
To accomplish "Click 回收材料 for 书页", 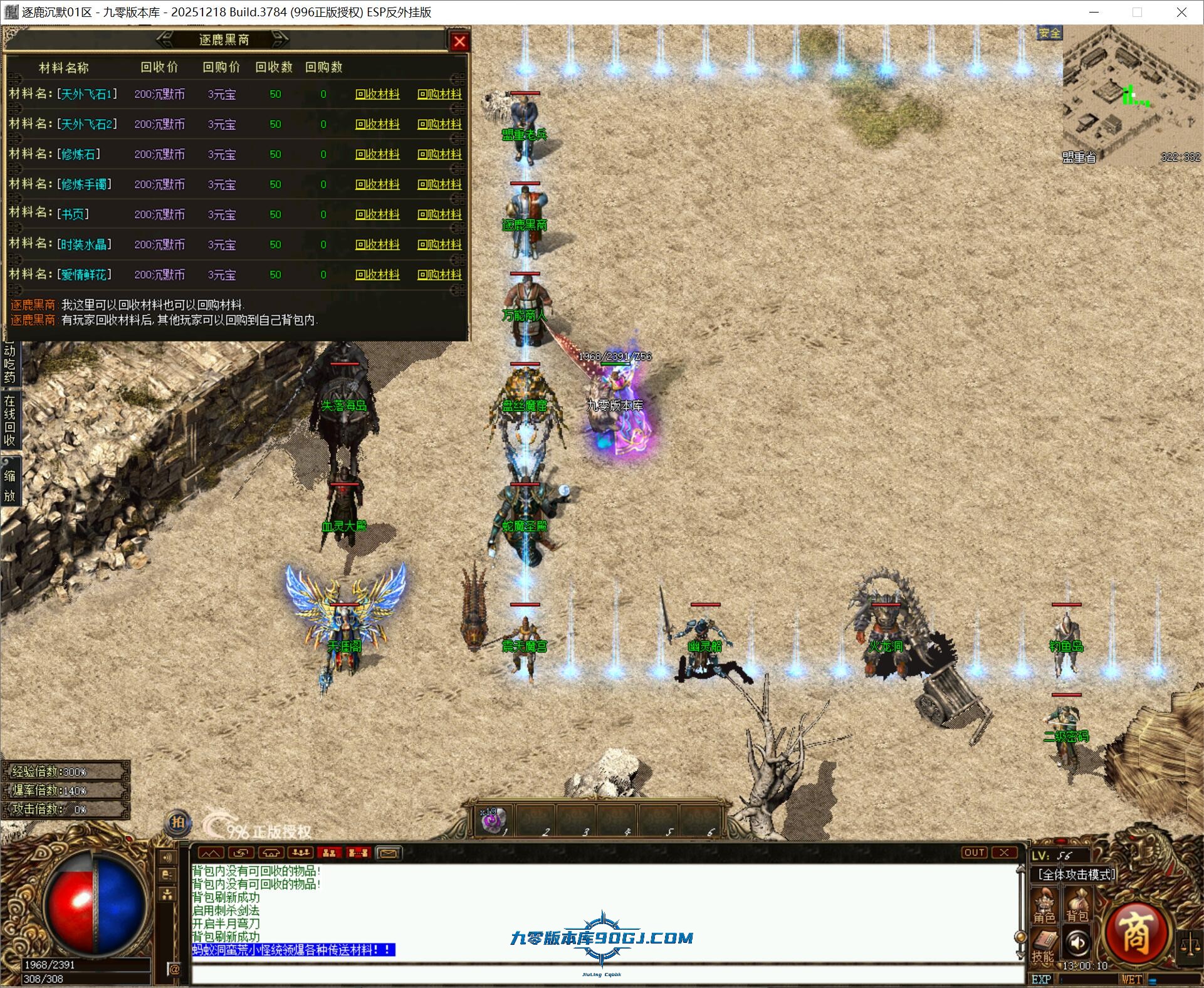I will [377, 214].
